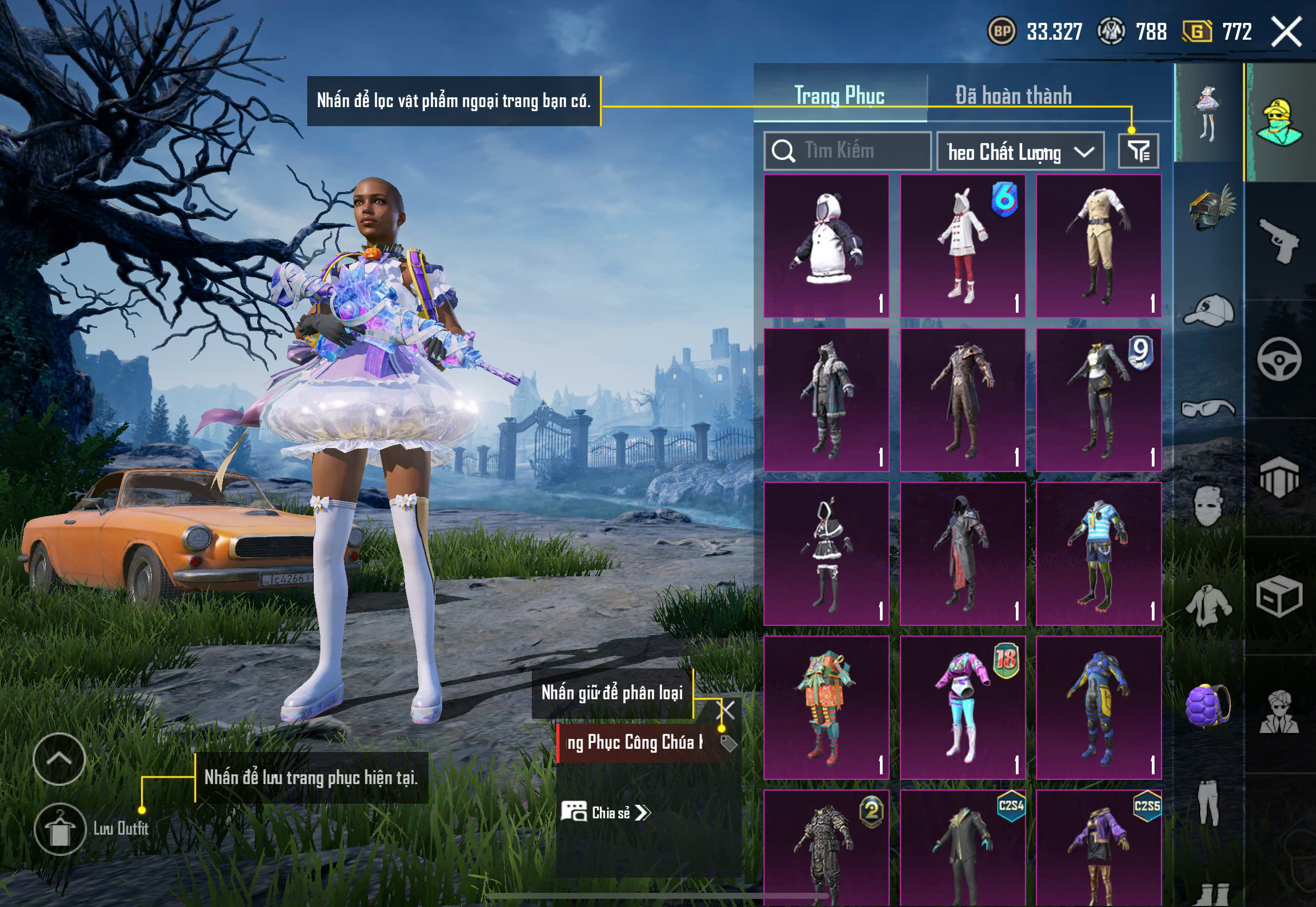Screen dimensions: 1316x907
Task: Choose the khaki safari outfit
Action: [x=1098, y=245]
